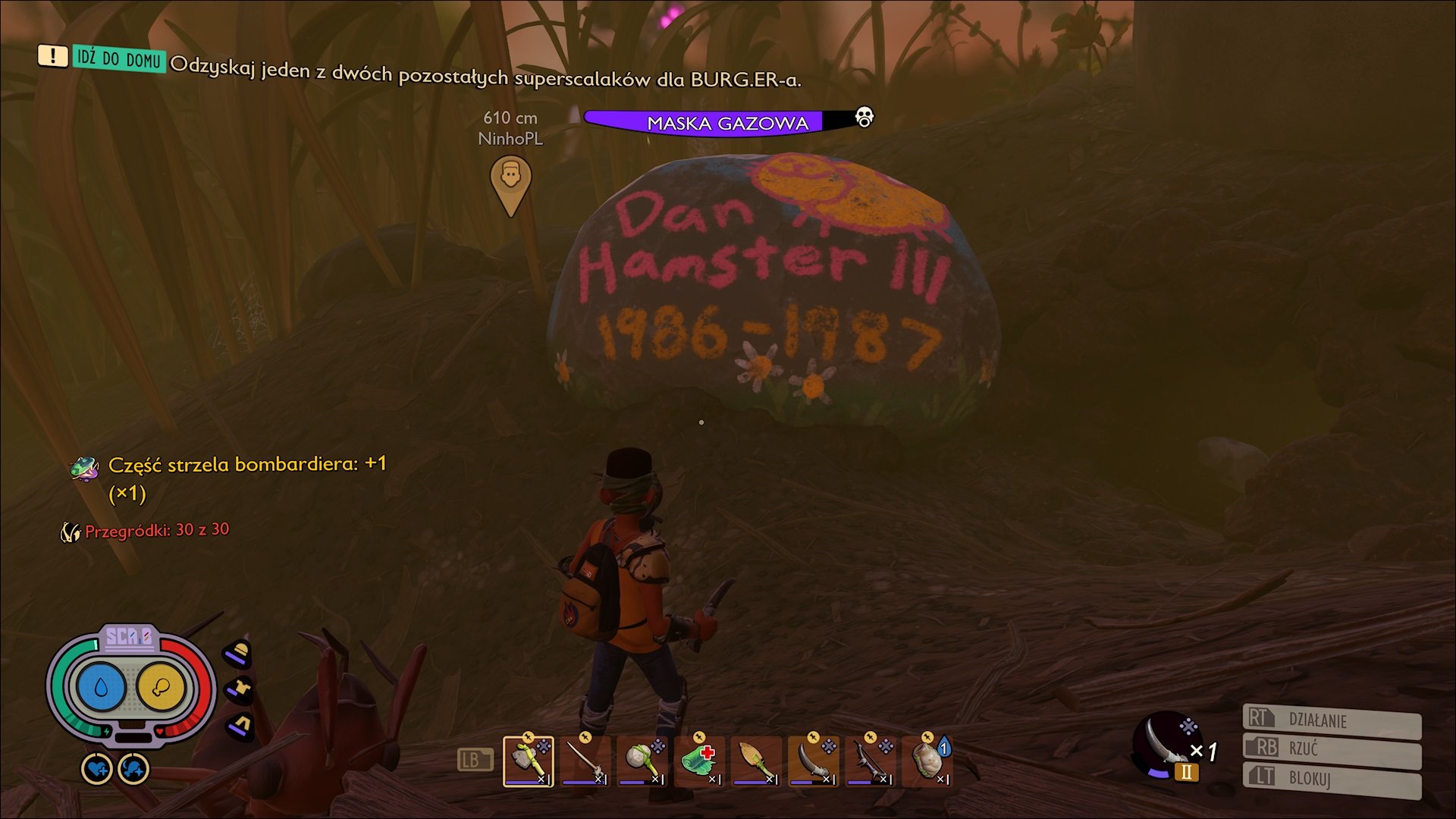Screen dimensions: 1456x819
Task: Select the insect bow hotbar slot
Action: coord(869,761)
